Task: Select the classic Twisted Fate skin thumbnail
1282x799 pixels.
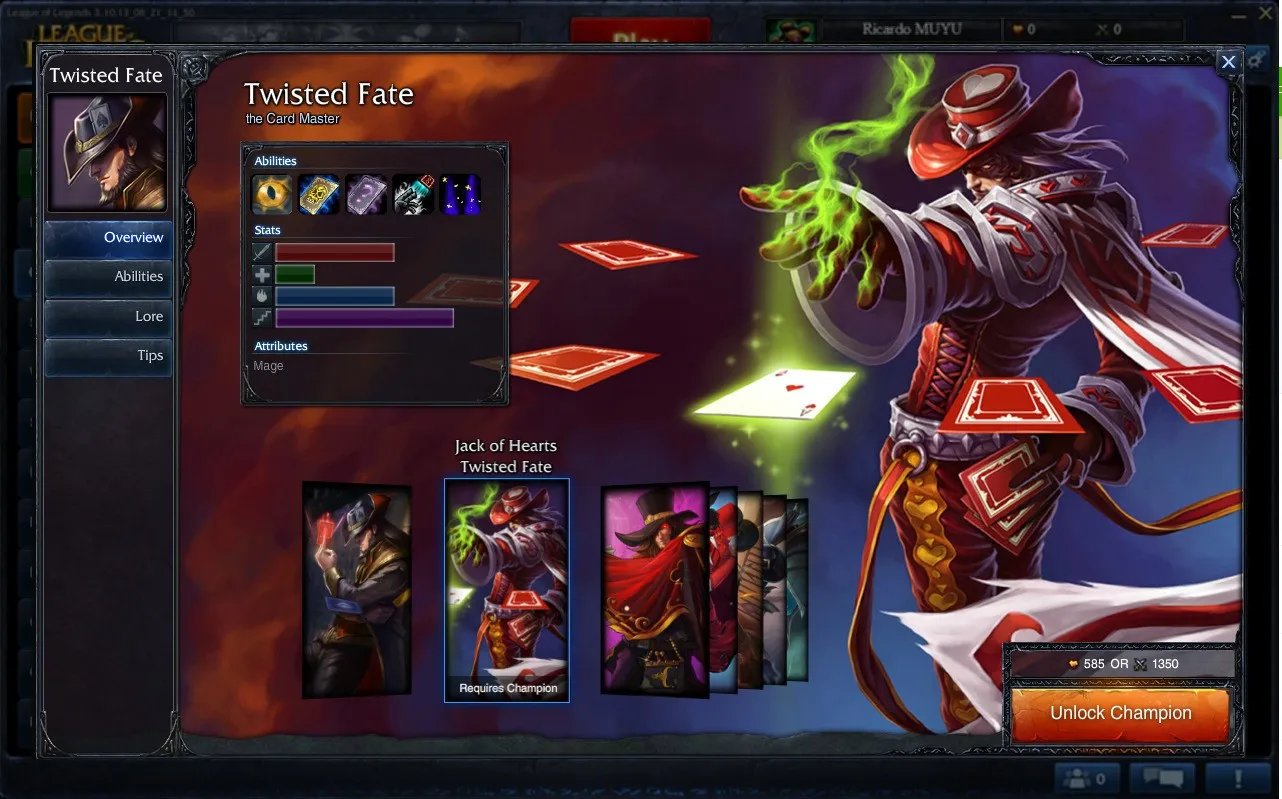Action: pyautogui.click(x=357, y=590)
